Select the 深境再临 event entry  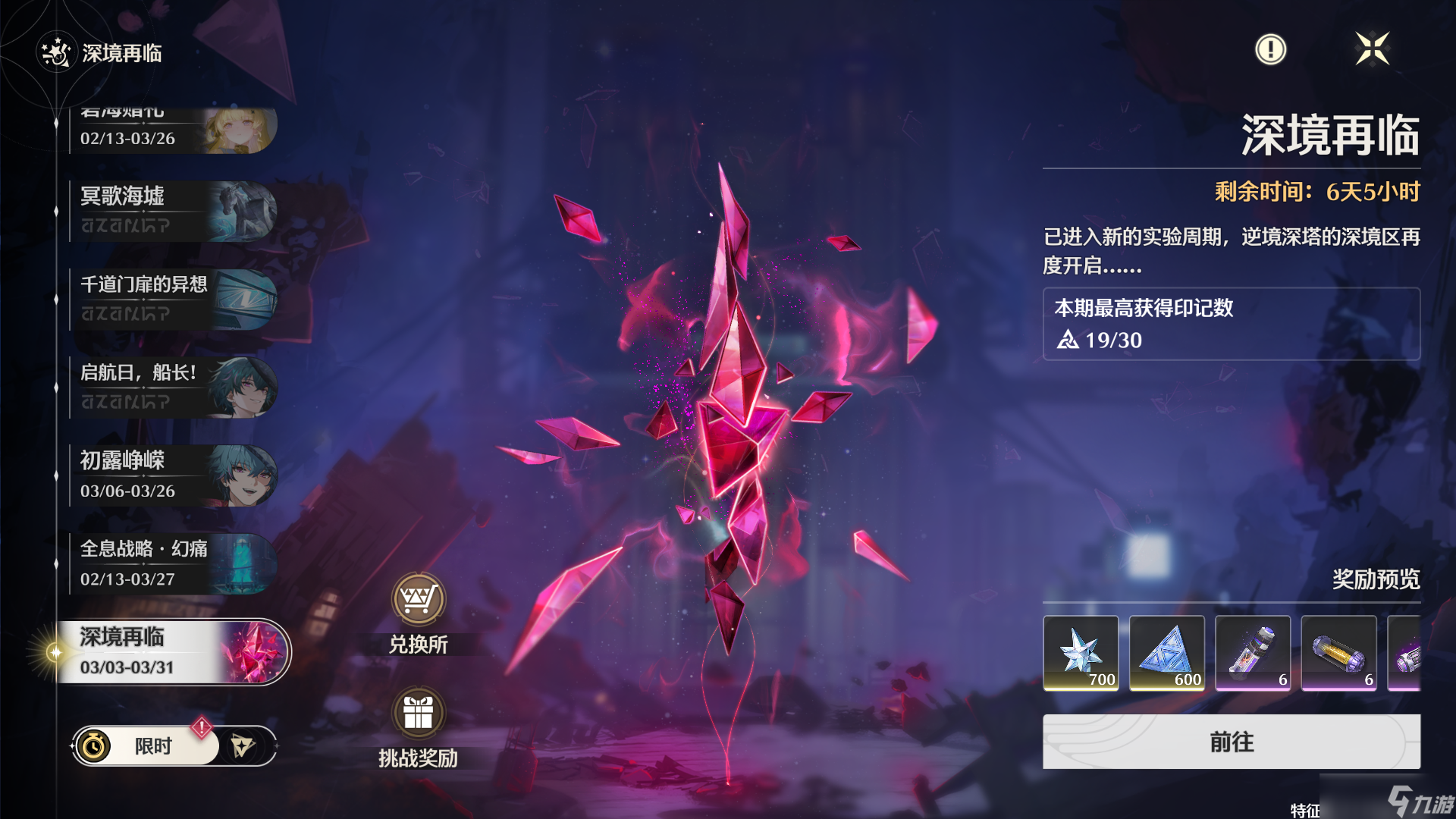coord(173,652)
